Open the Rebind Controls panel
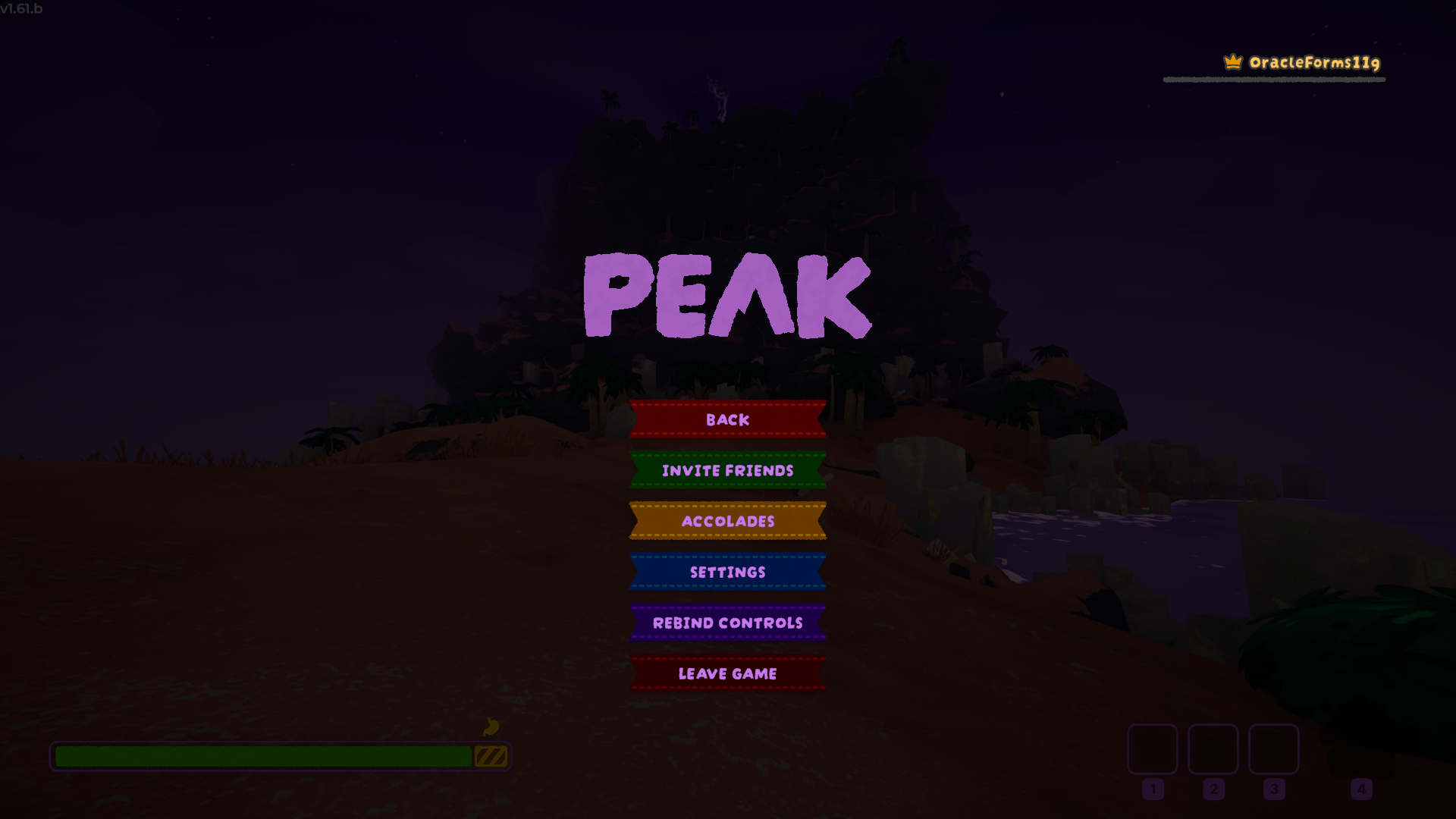 [728, 623]
